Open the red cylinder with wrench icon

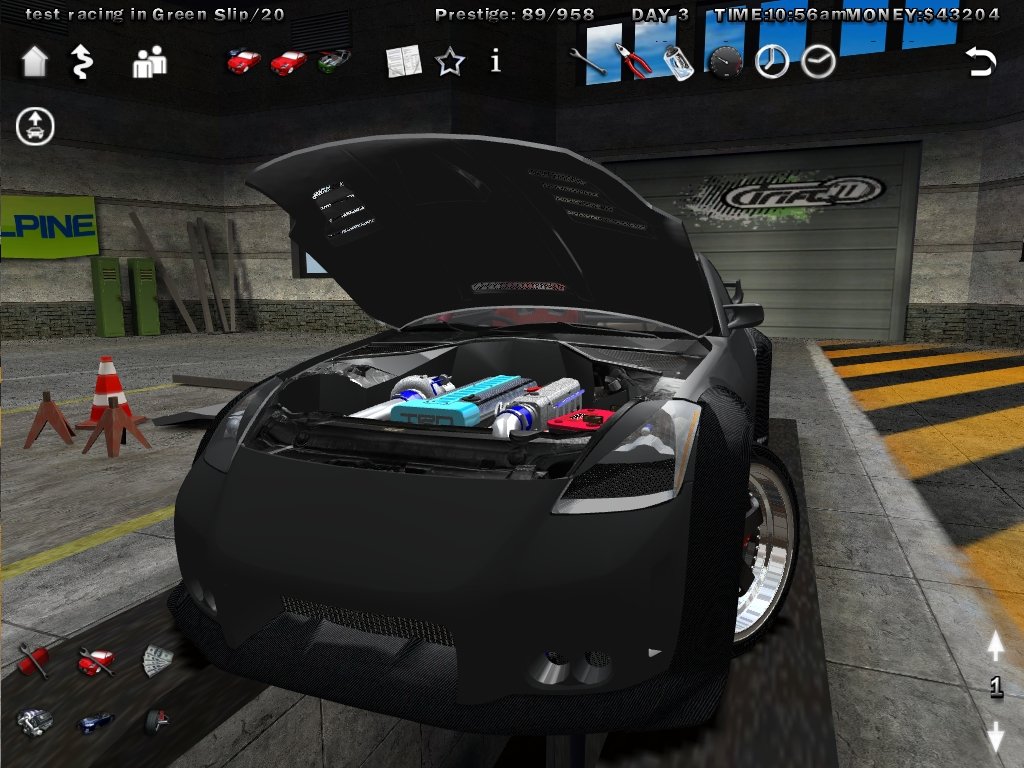click(x=33, y=659)
